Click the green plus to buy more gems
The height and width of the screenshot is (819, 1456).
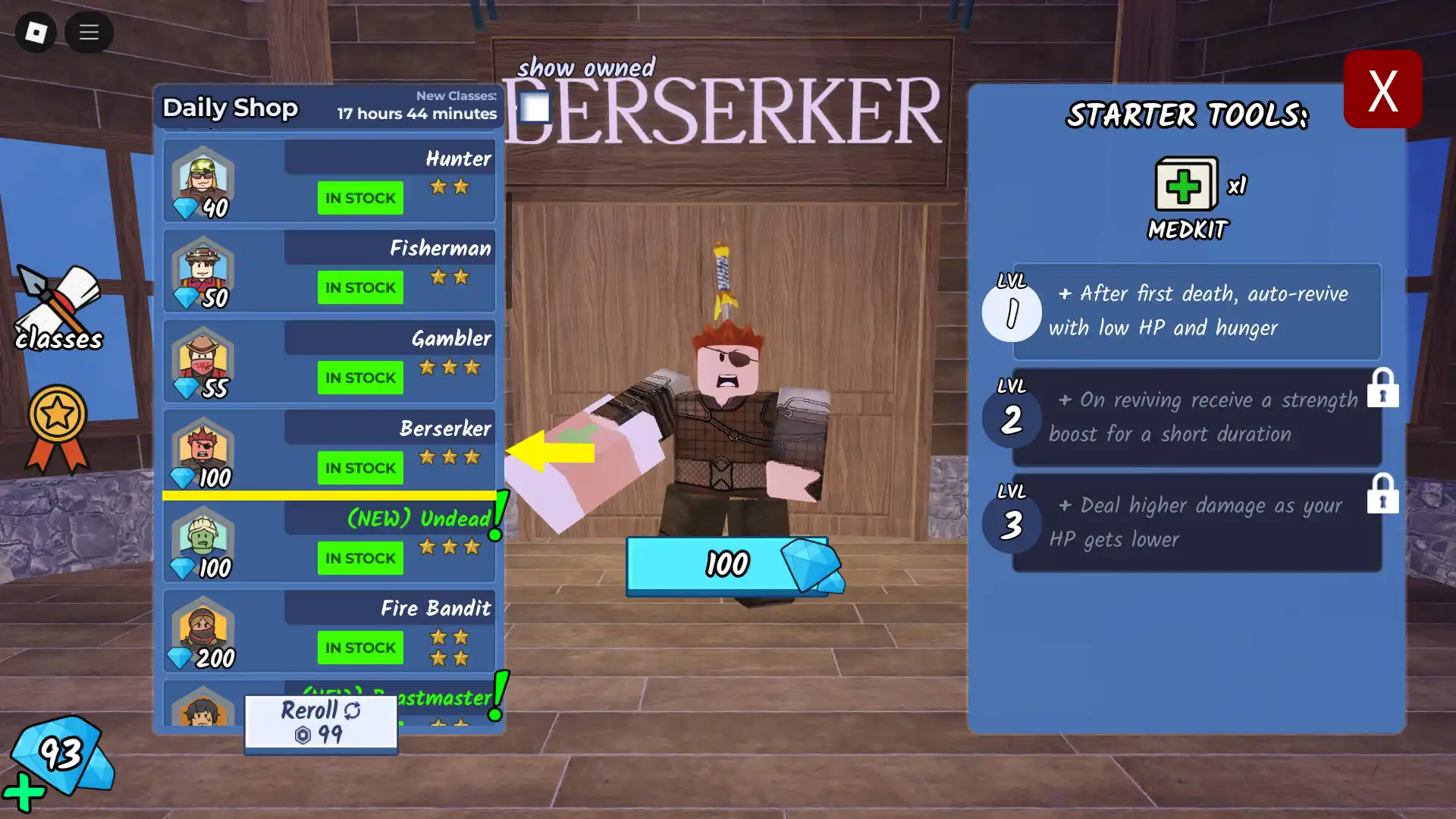tap(24, 794)
